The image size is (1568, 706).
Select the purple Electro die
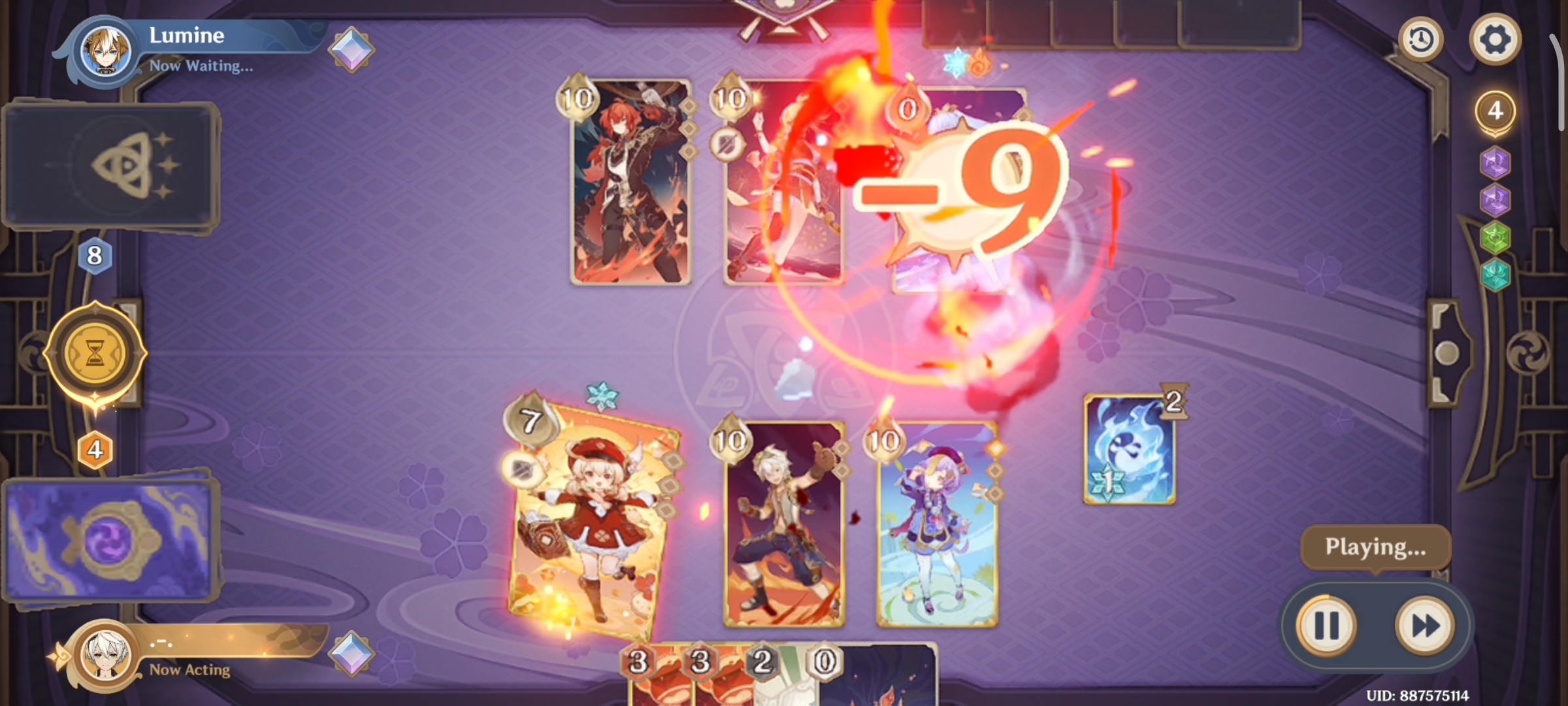pos(1495,162)
